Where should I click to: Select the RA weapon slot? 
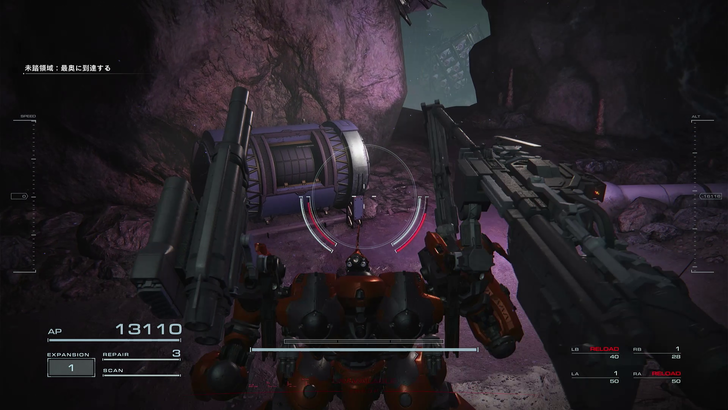coord(657,376)
